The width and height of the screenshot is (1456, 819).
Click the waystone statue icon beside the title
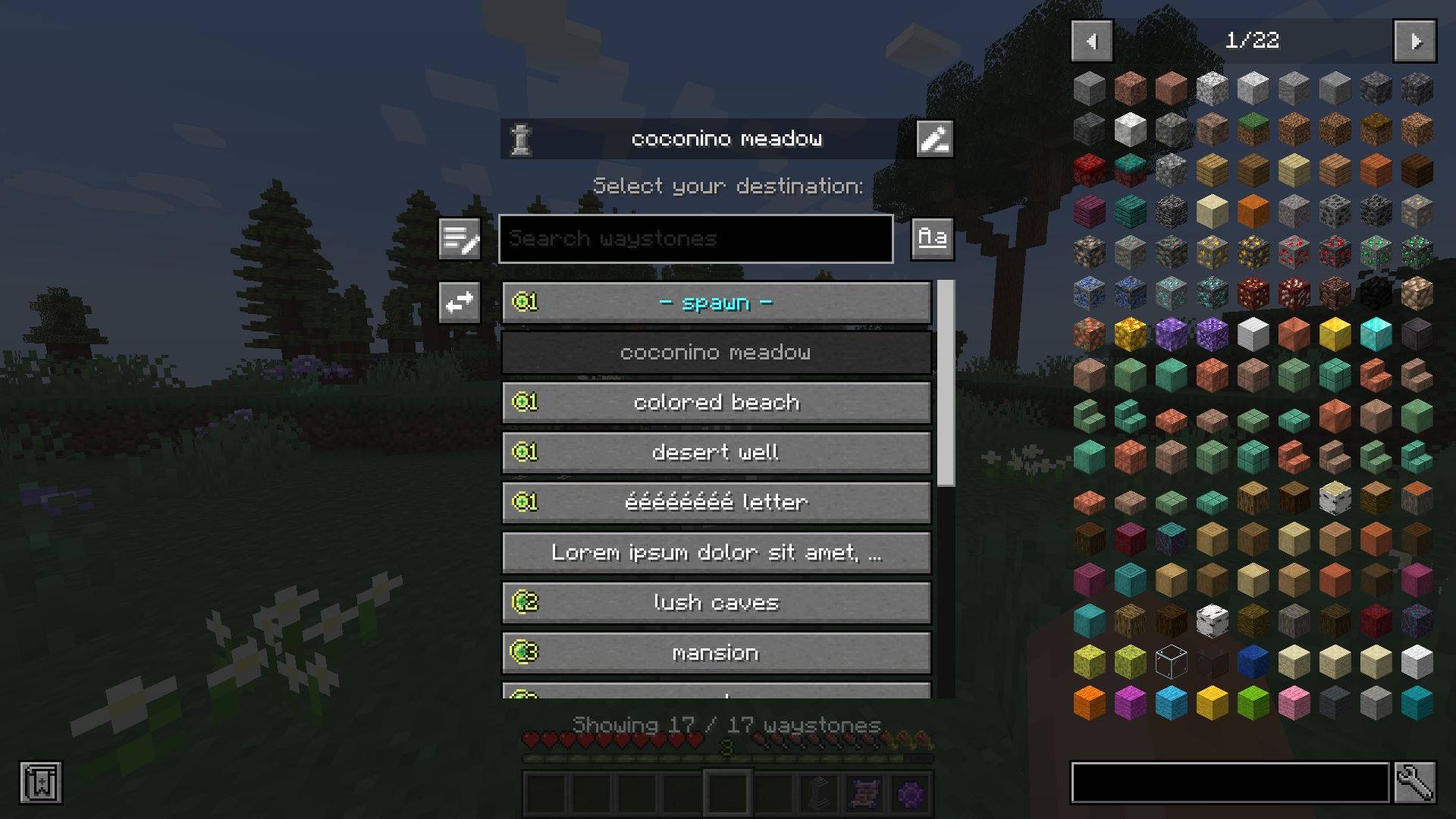click(522, 138)
